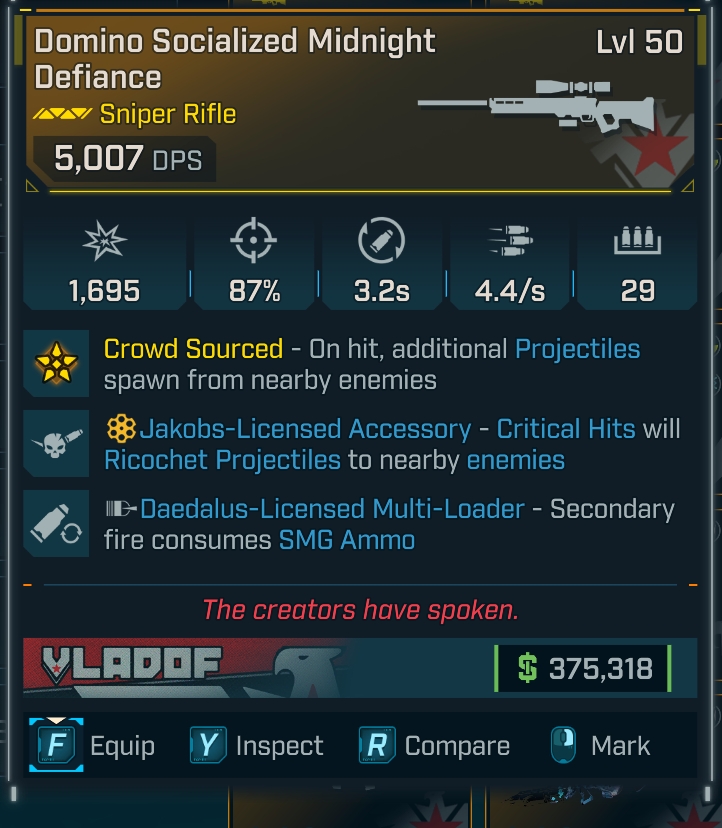Screen dimensions: 722x828
Task: Choose the Inspect action for this weapon
Action: [257, 746]
